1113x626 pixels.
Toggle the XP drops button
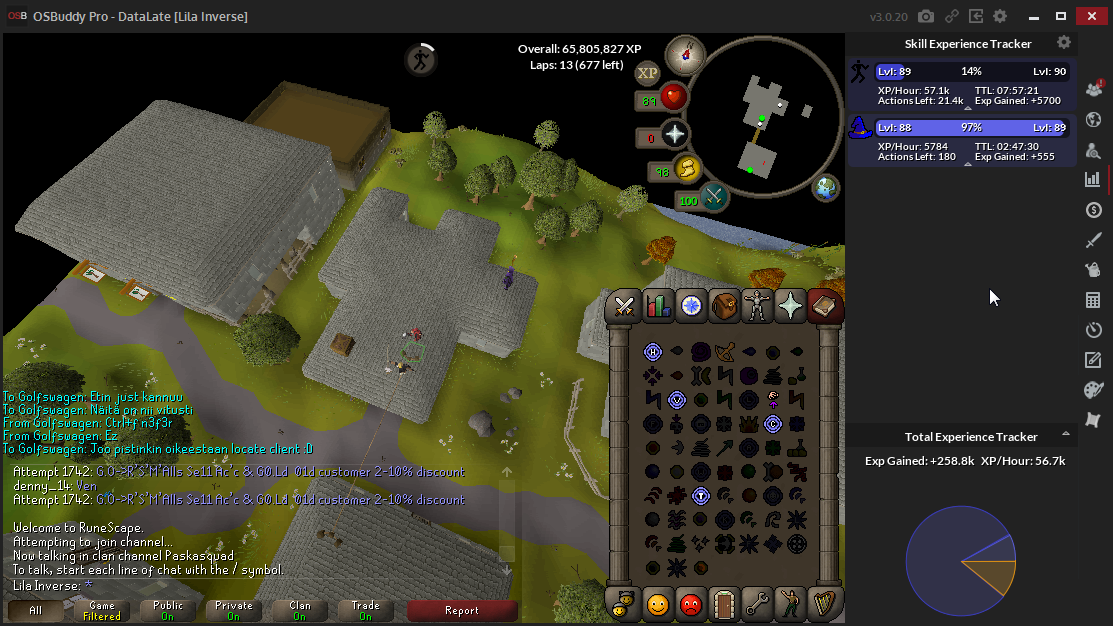(648, 72)
